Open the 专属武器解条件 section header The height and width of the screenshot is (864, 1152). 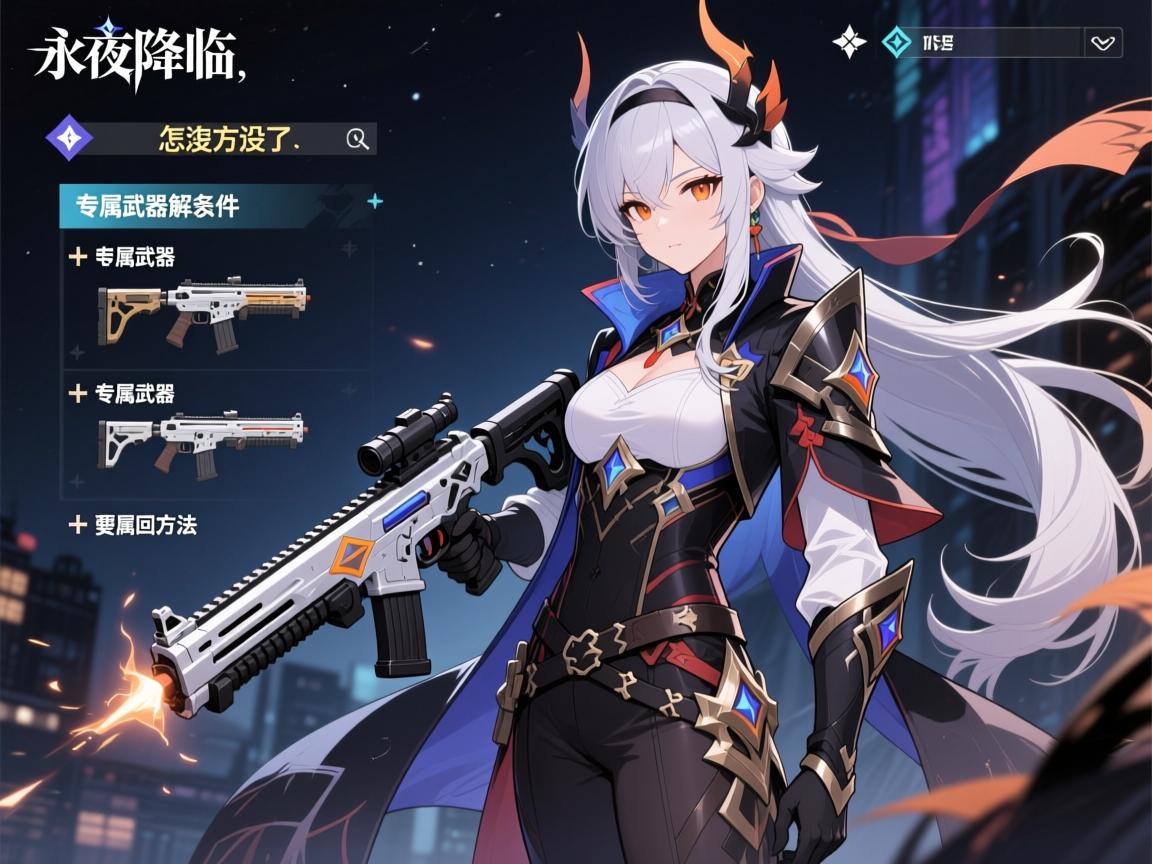[158, 206]
